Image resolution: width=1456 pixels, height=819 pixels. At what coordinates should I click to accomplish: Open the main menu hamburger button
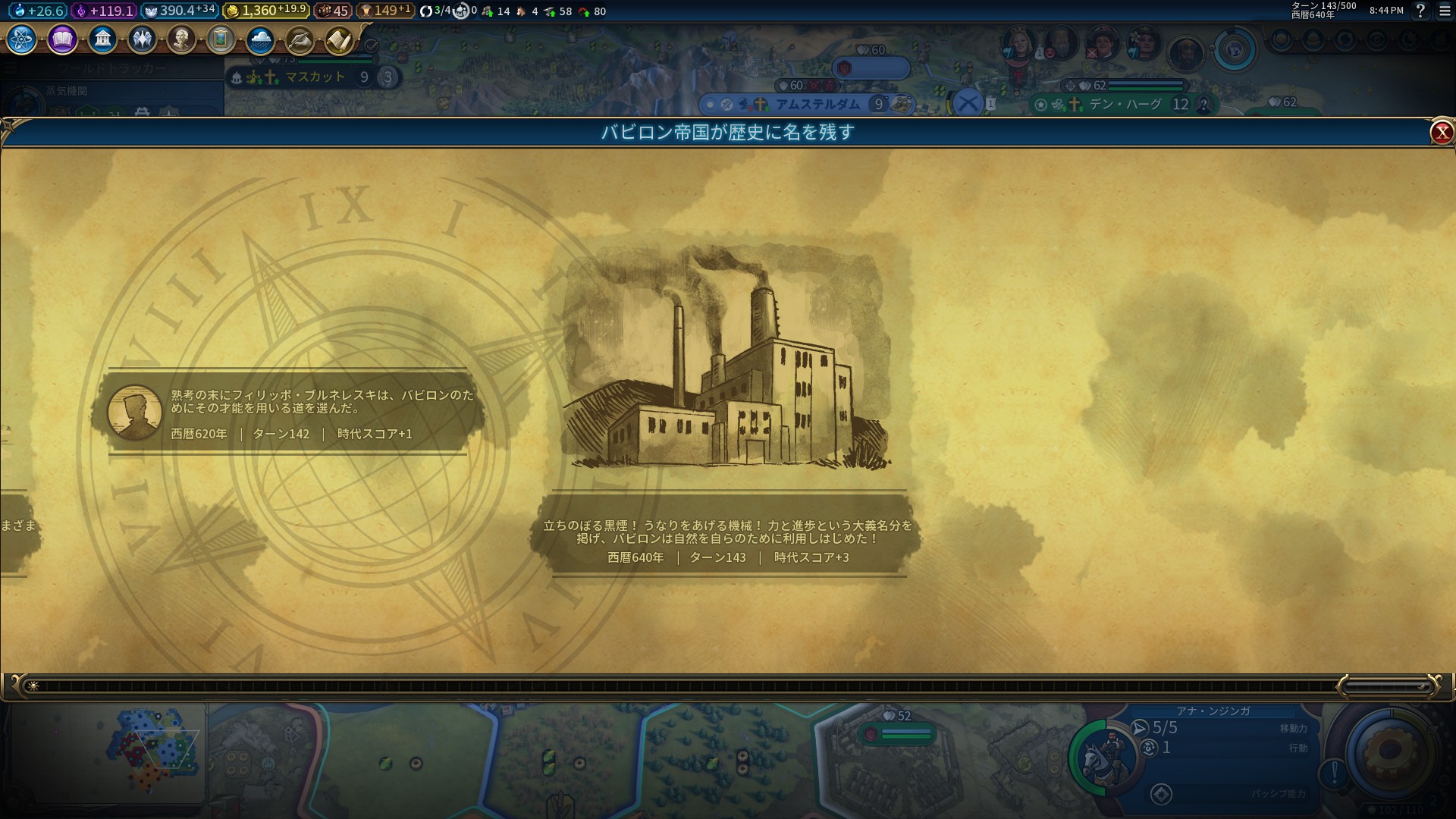1445,11
